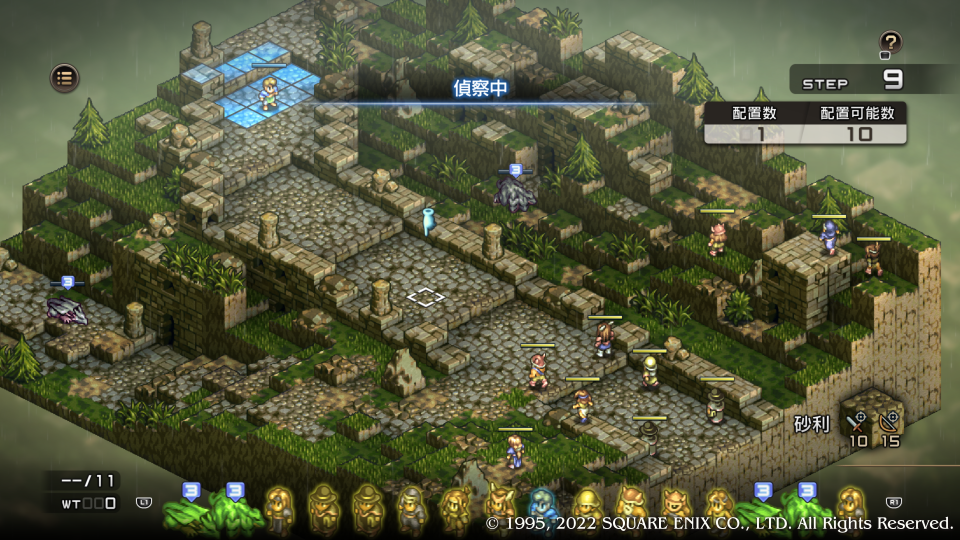Open the list menu icon
The height and width of the screenshot is (540, 960).
pyautogui.click(x=65, y=77)
